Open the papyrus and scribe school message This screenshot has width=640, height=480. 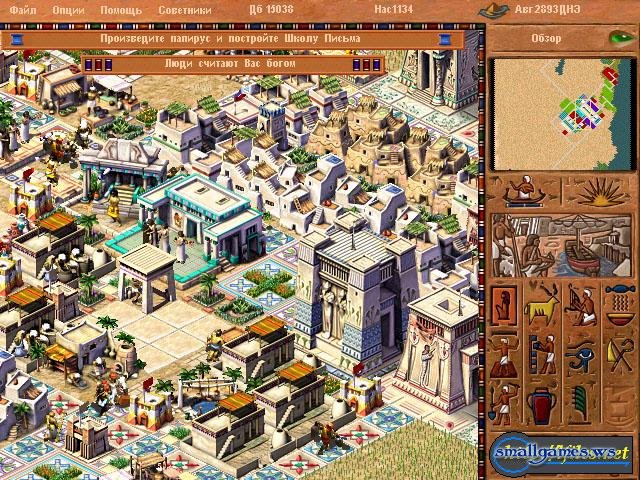[230, 39]
